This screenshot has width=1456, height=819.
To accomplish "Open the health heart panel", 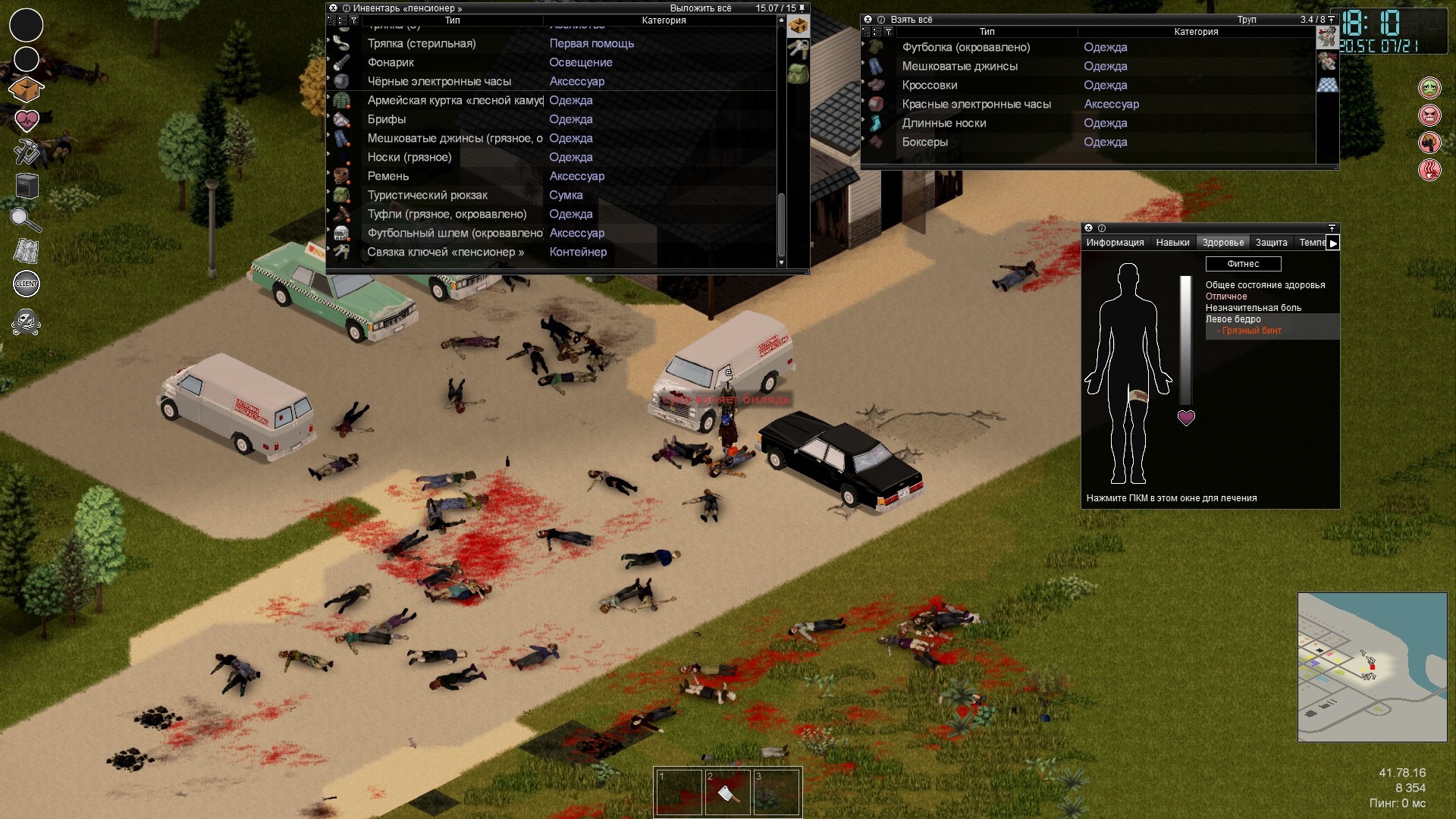I will coord(26,120).
